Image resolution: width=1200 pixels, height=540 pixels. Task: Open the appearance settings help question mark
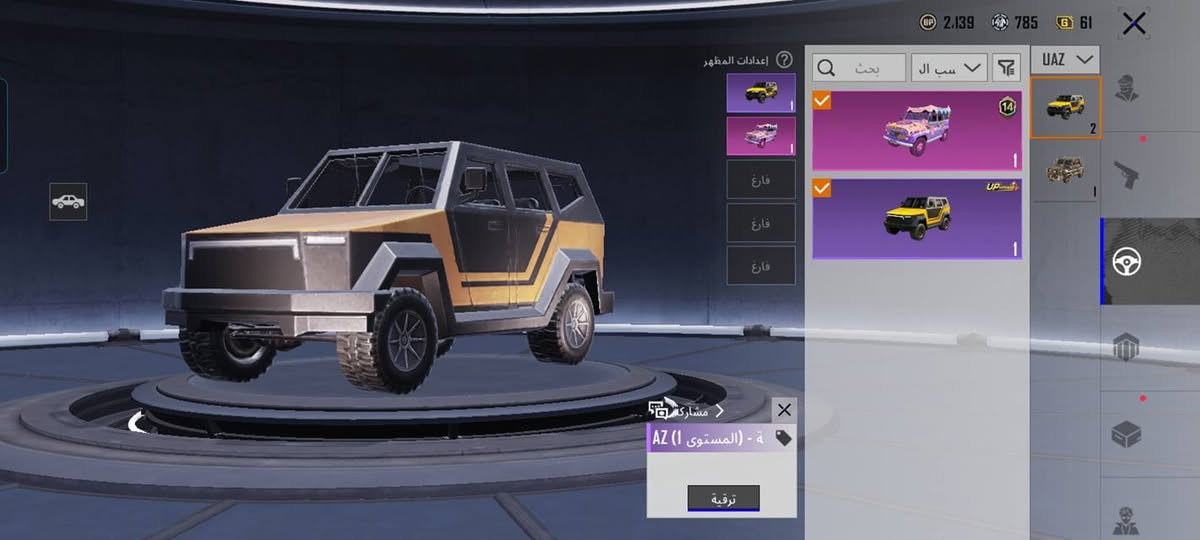(784, 60)
